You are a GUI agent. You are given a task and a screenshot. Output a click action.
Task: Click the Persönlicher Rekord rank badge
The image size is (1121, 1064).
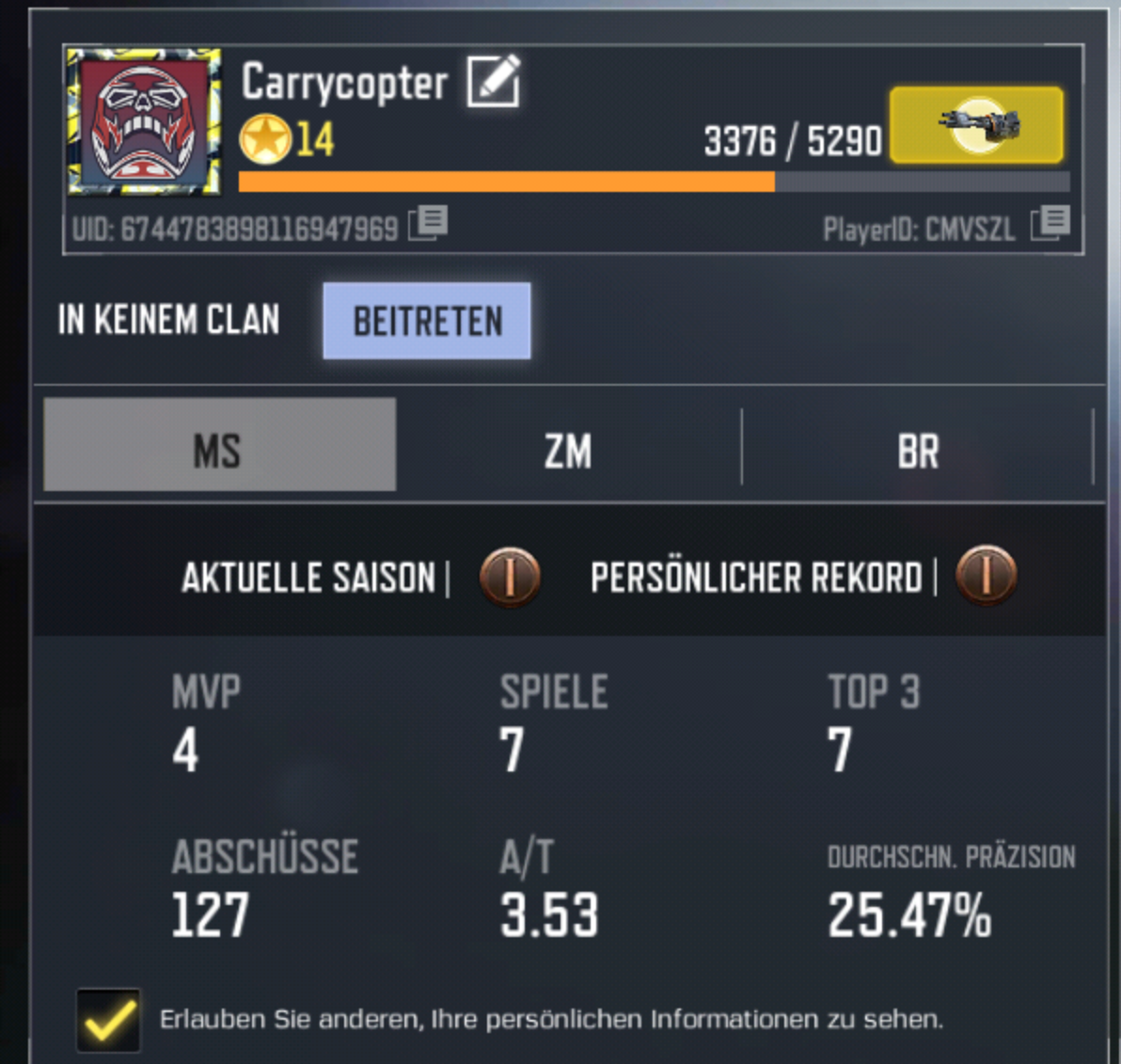click(986, 575)
